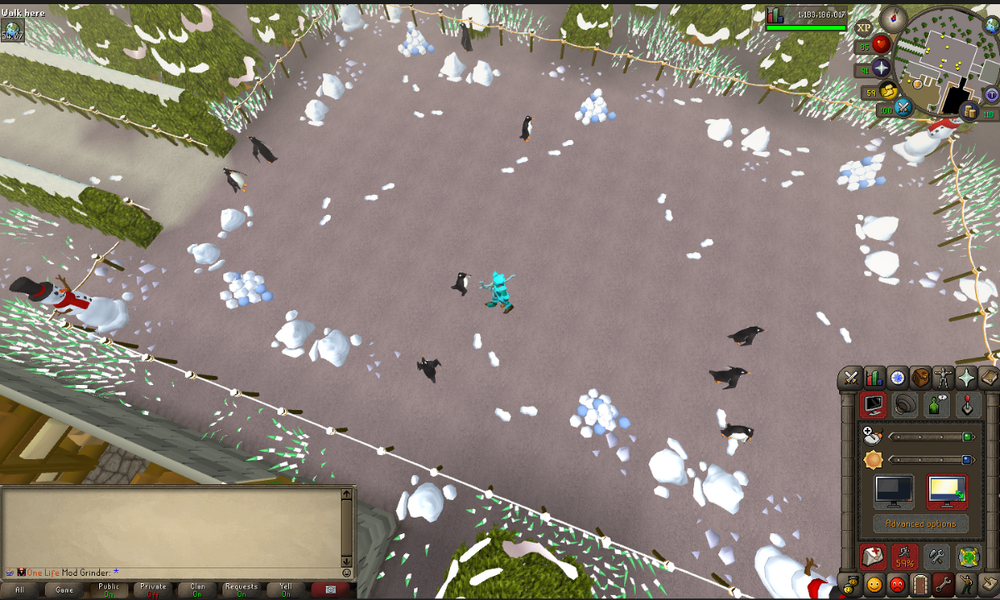Open the backpack inventory tab
This screenshot has width=1000, height=600.
point(920,377)
